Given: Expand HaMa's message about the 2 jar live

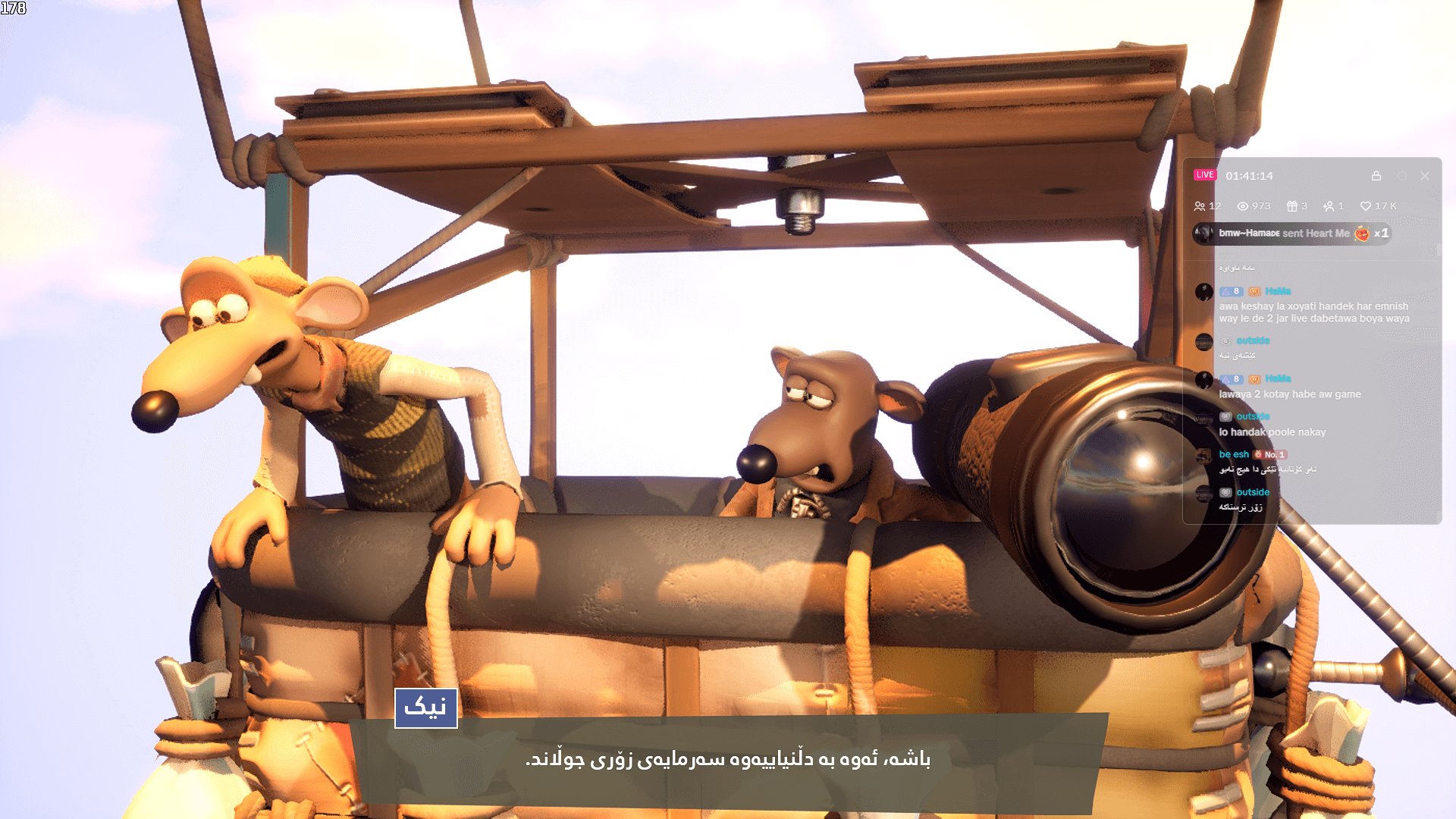Looking at the screenshot, I should tap(1313, 312).
